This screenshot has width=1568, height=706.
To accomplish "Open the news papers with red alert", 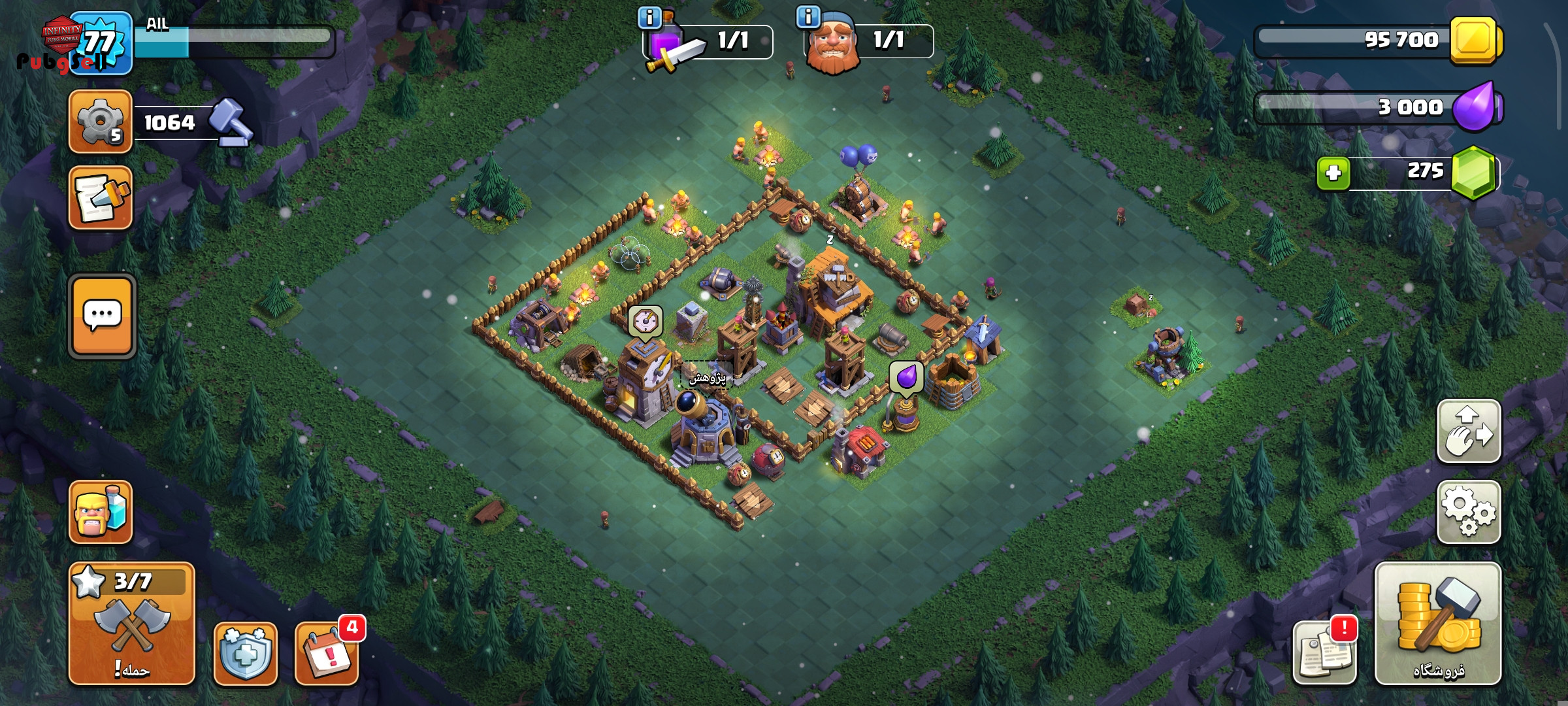I will pos(1324,654).
